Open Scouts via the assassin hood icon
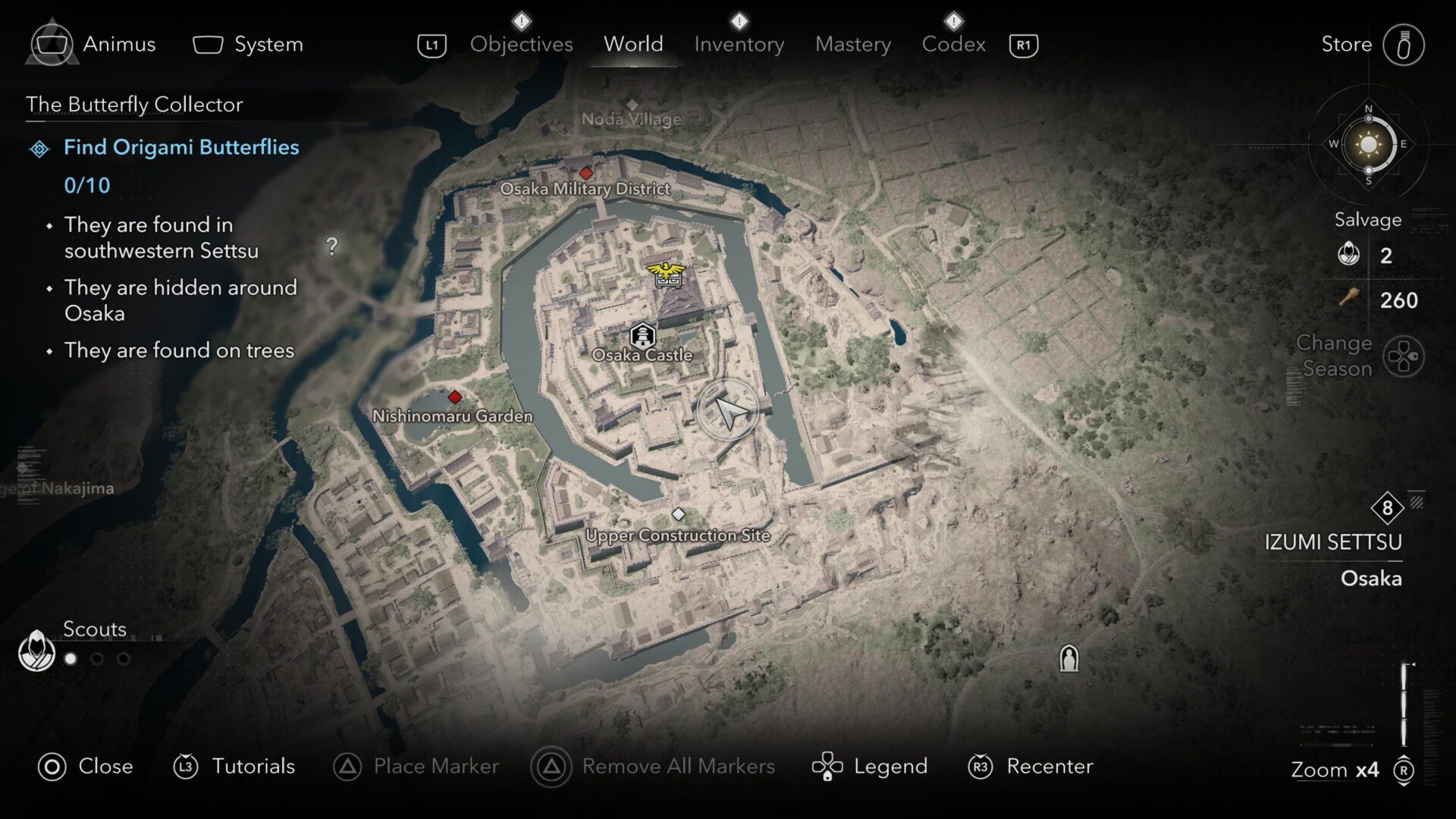The height and width of the screenshot is (819, 1456). (36, 652)
